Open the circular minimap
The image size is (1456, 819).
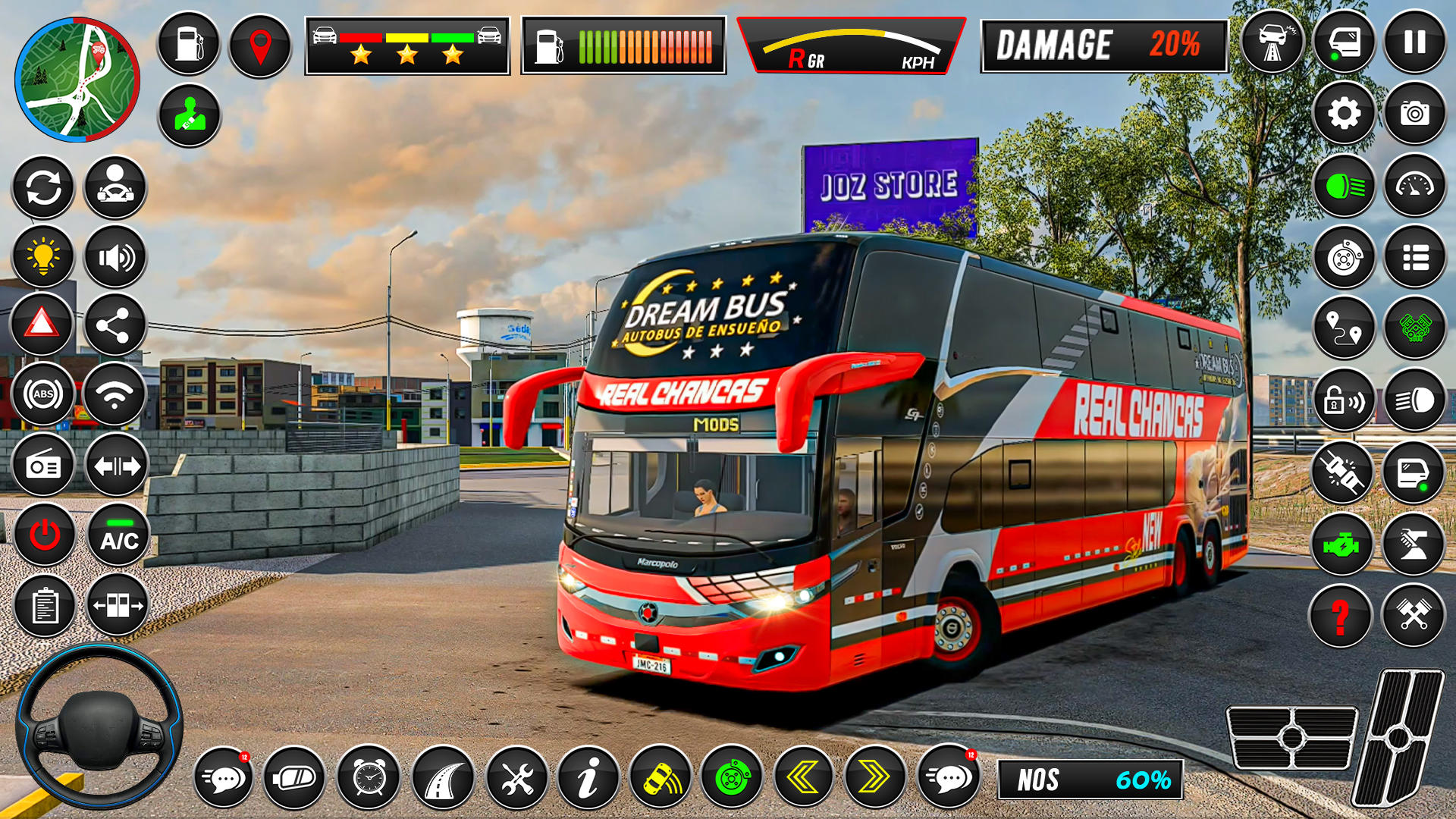[x=77, y=80]
